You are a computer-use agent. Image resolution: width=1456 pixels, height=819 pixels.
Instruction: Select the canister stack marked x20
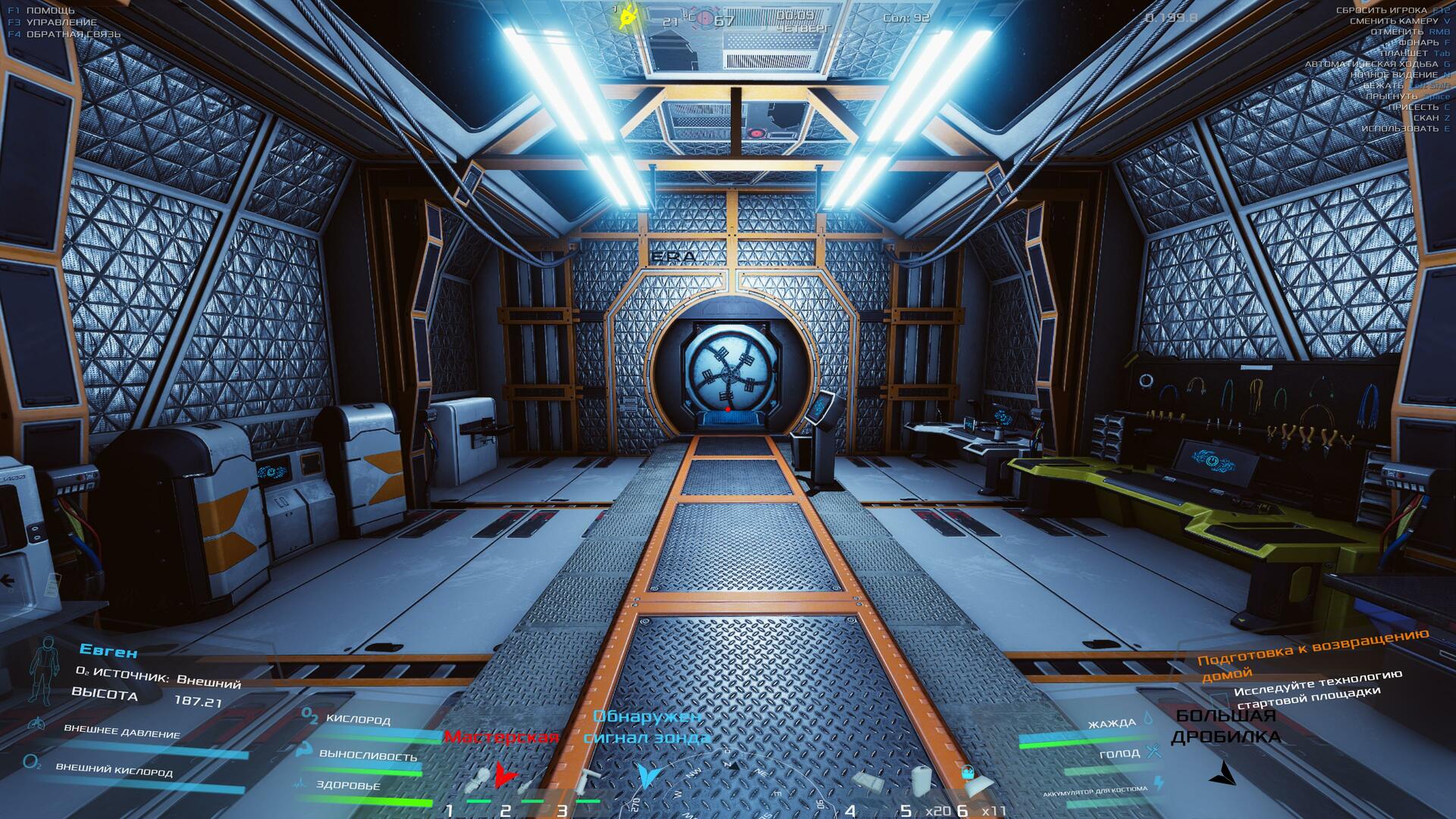click(x=921, y=780)
